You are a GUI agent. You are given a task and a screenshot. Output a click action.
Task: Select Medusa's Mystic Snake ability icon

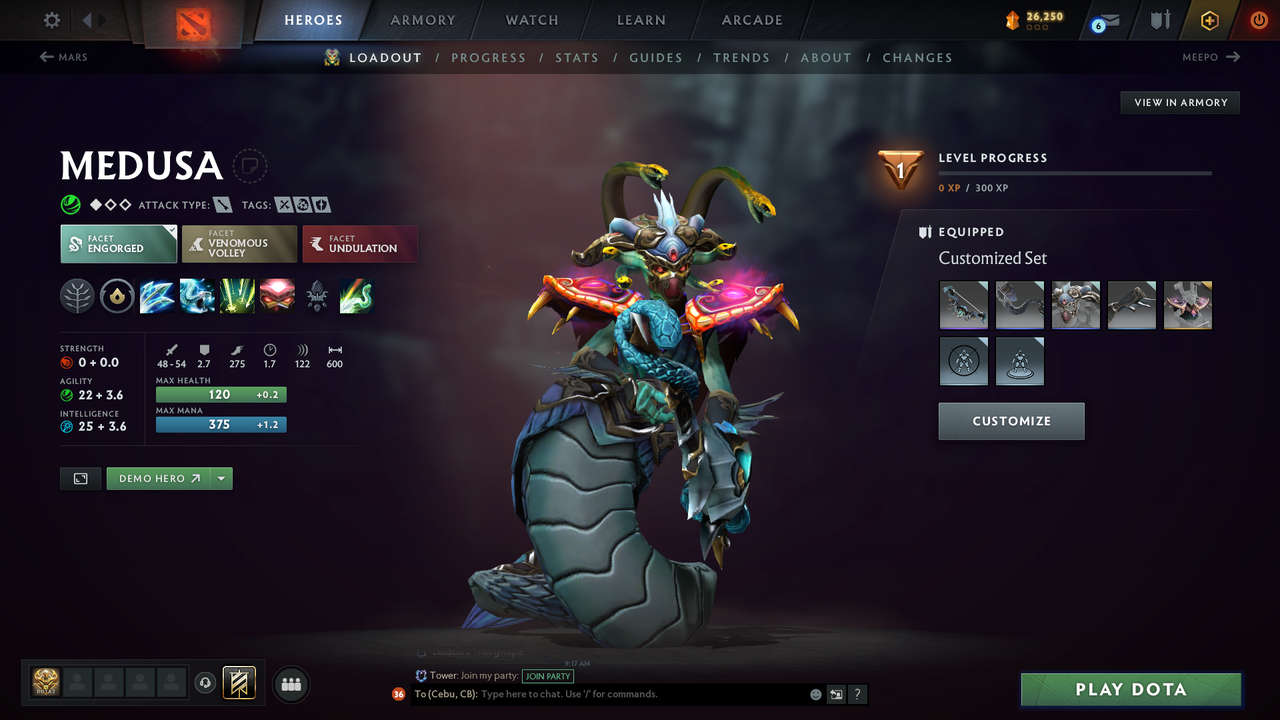pyautogui.click(x=197, y=296)
